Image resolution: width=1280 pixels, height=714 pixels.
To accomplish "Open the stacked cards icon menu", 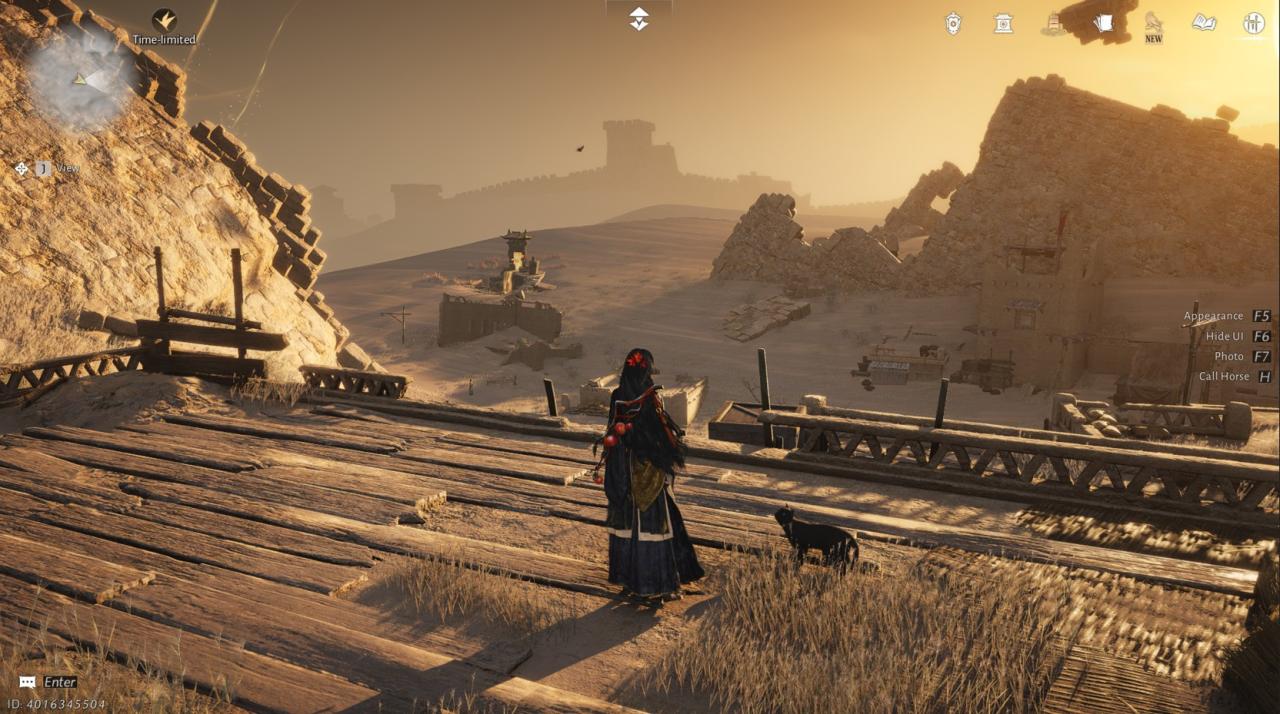I will [1103, 23].
